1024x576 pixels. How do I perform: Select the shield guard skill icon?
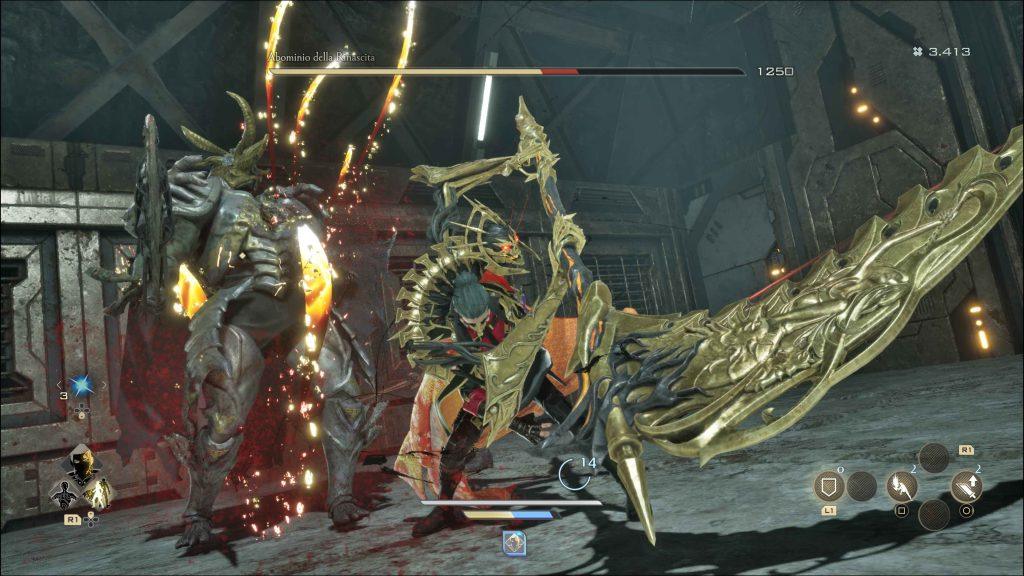click(x=829, y=487)
